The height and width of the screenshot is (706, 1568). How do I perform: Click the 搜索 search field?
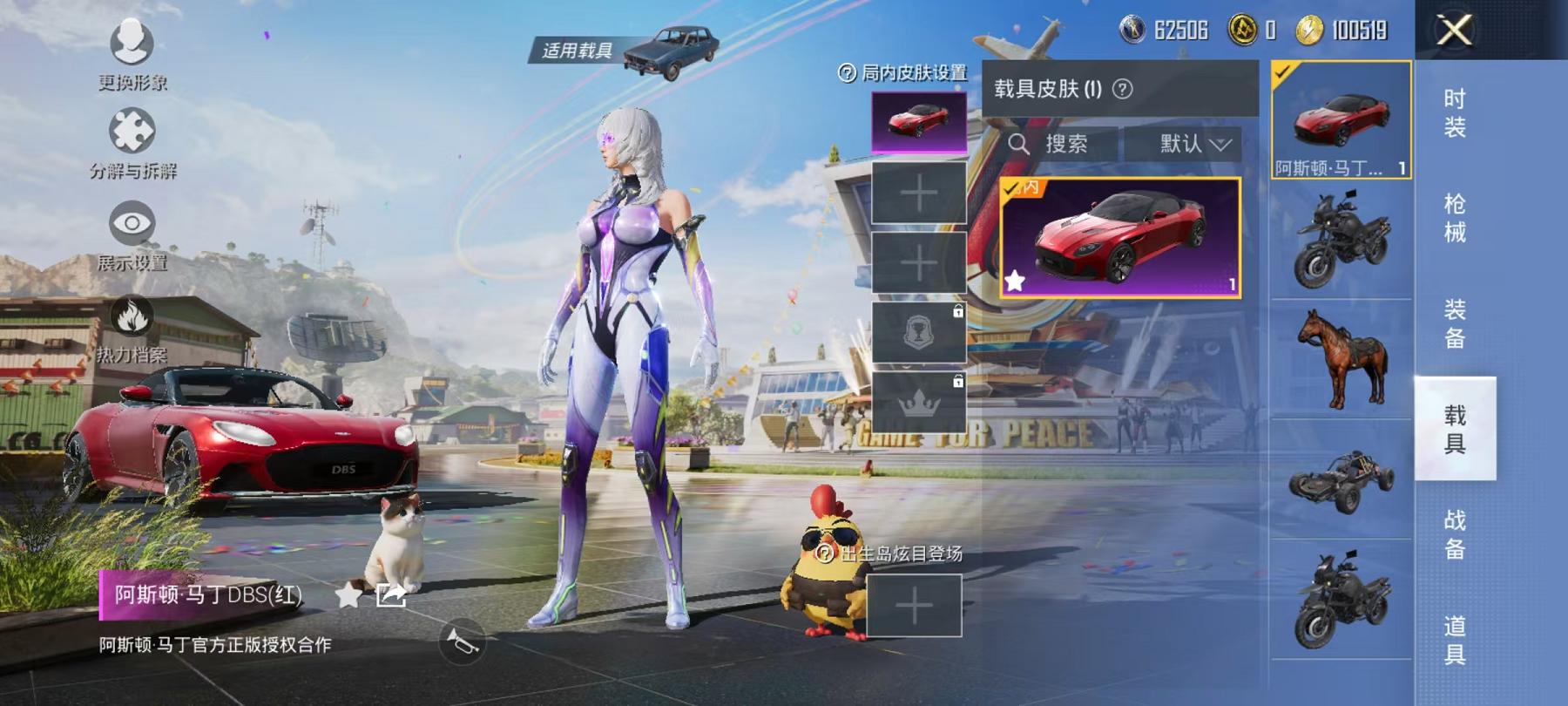coord(1071,145)
